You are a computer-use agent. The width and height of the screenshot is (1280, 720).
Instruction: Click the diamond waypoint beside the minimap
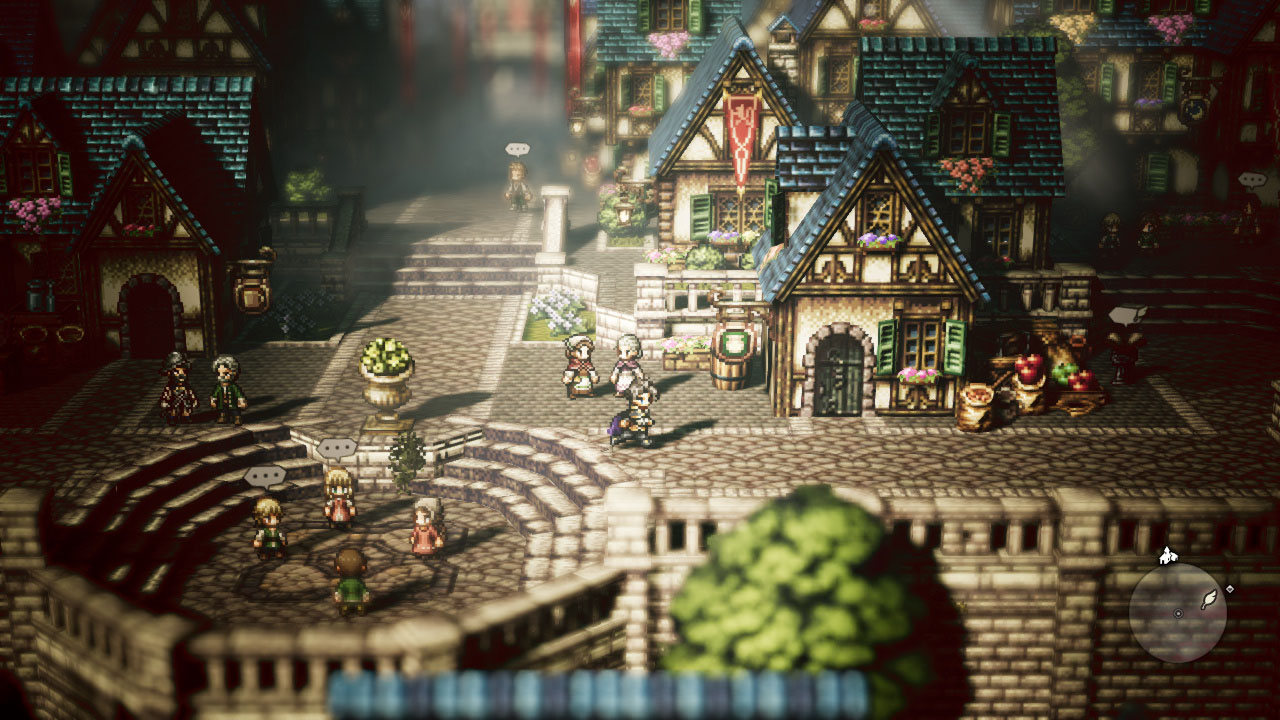point(1230,590)
